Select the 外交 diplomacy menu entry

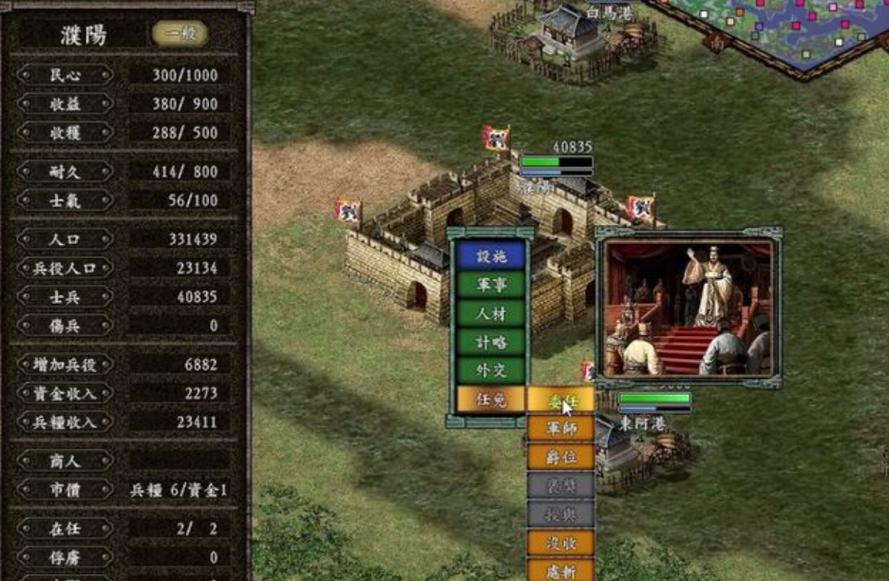tap(490, 371)
